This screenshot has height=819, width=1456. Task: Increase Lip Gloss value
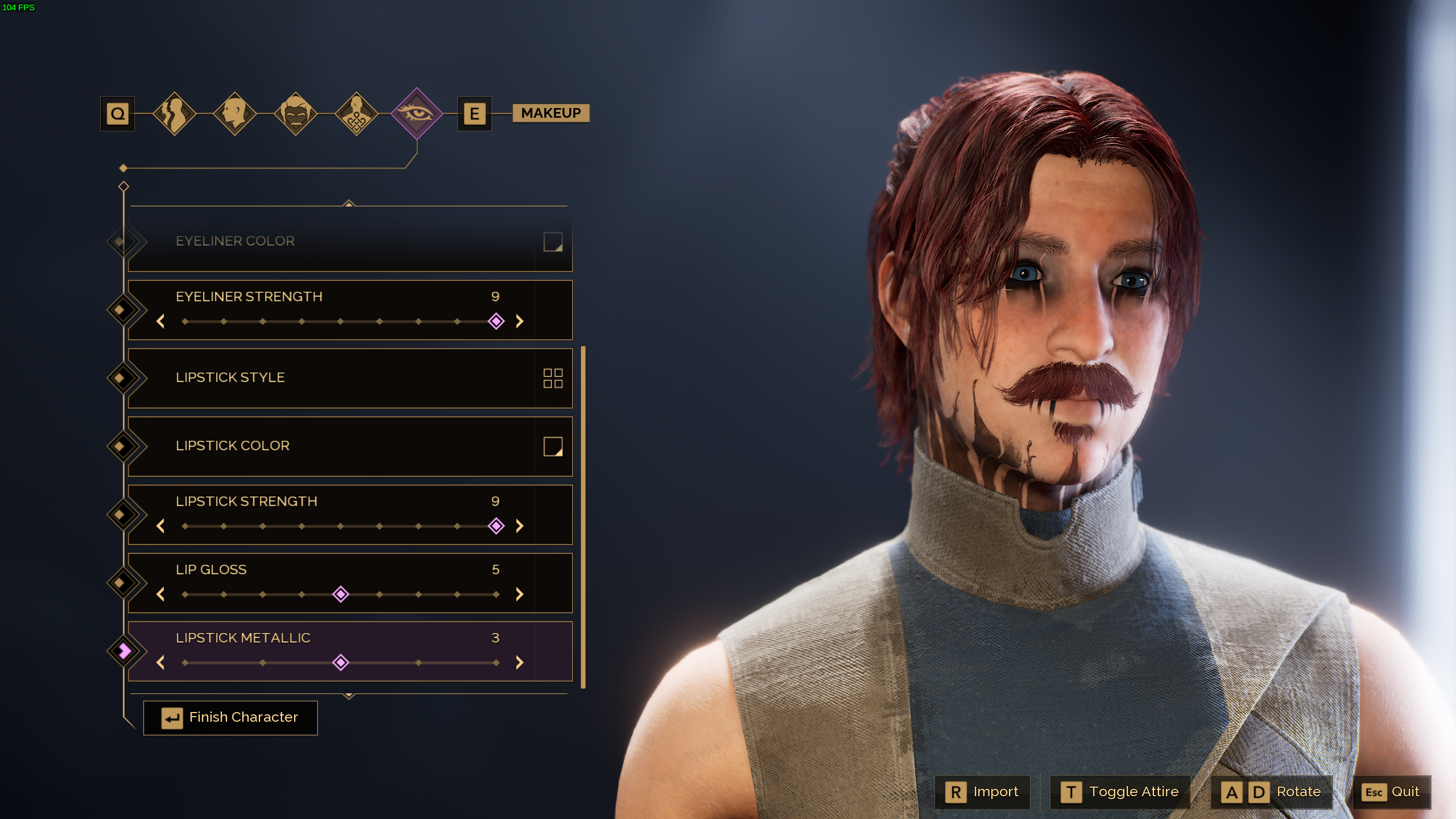(x=519, y=594)
